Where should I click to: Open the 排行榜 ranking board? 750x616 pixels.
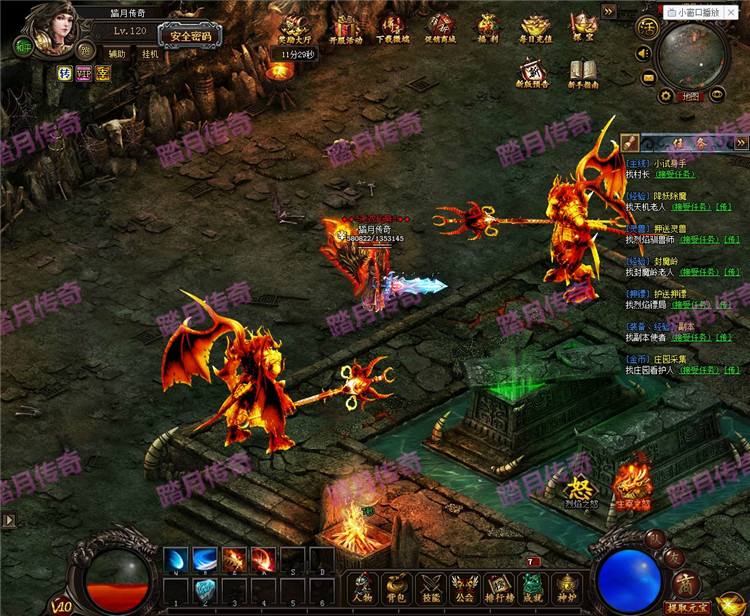click(x=499, y=587)
